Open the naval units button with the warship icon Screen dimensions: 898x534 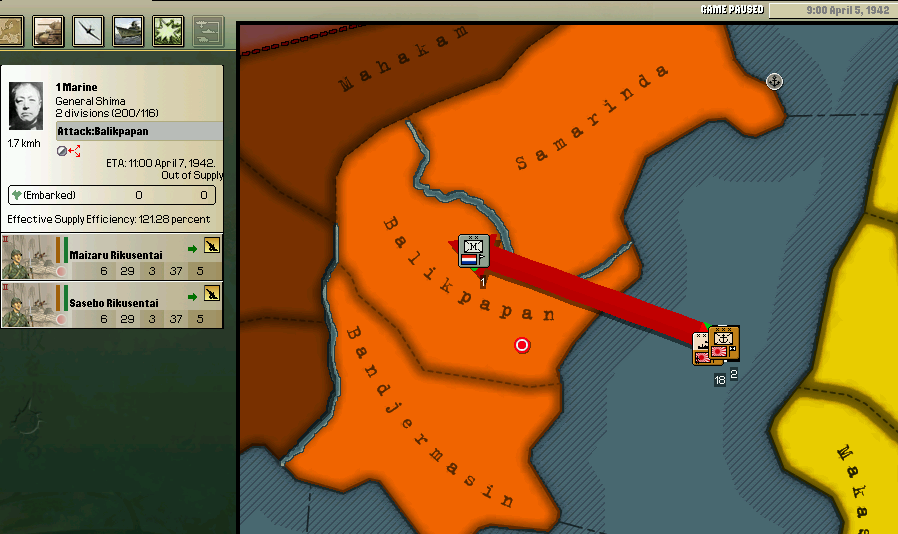(128, 31)
